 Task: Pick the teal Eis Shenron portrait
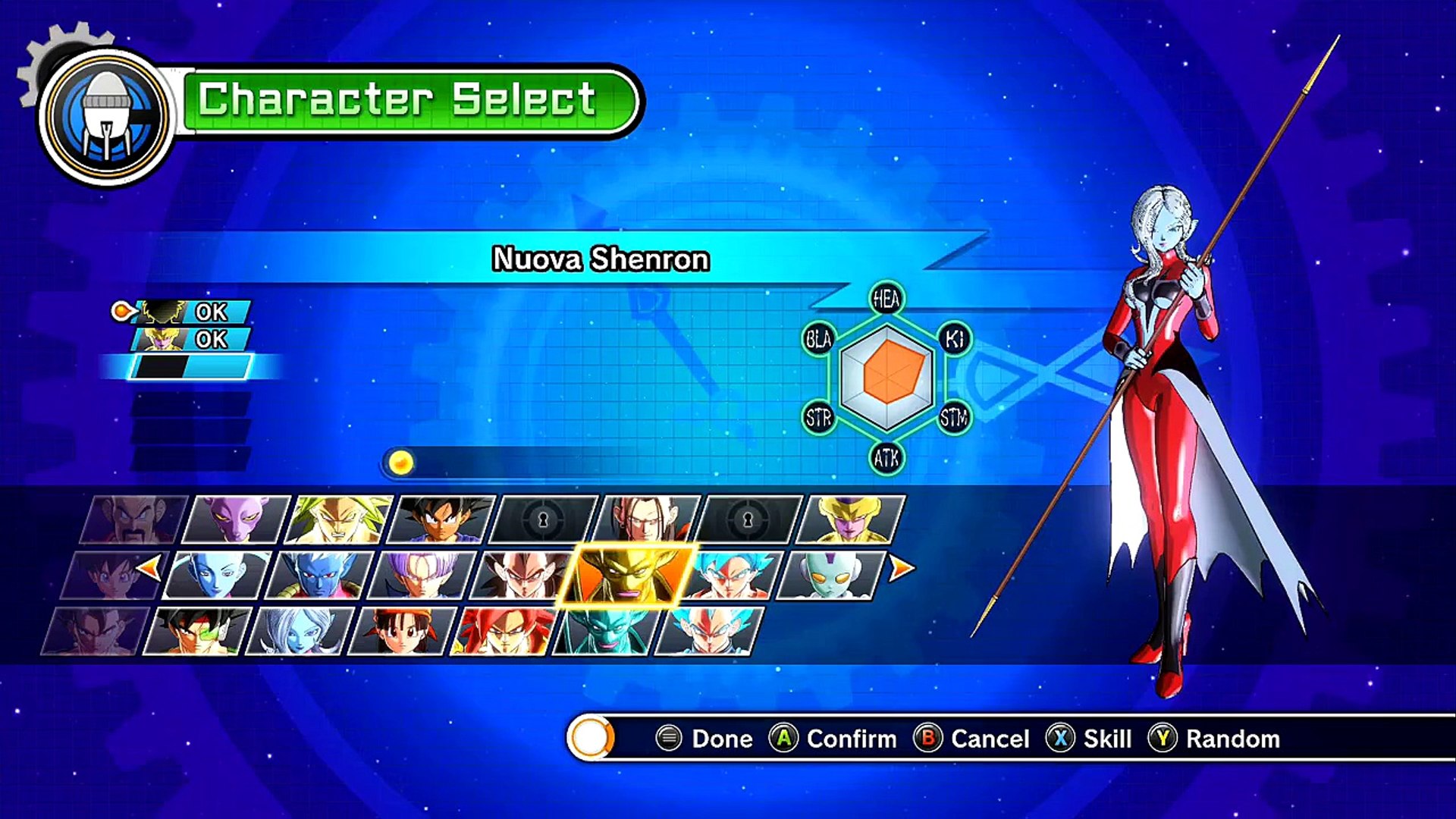[x=607, y=631]
